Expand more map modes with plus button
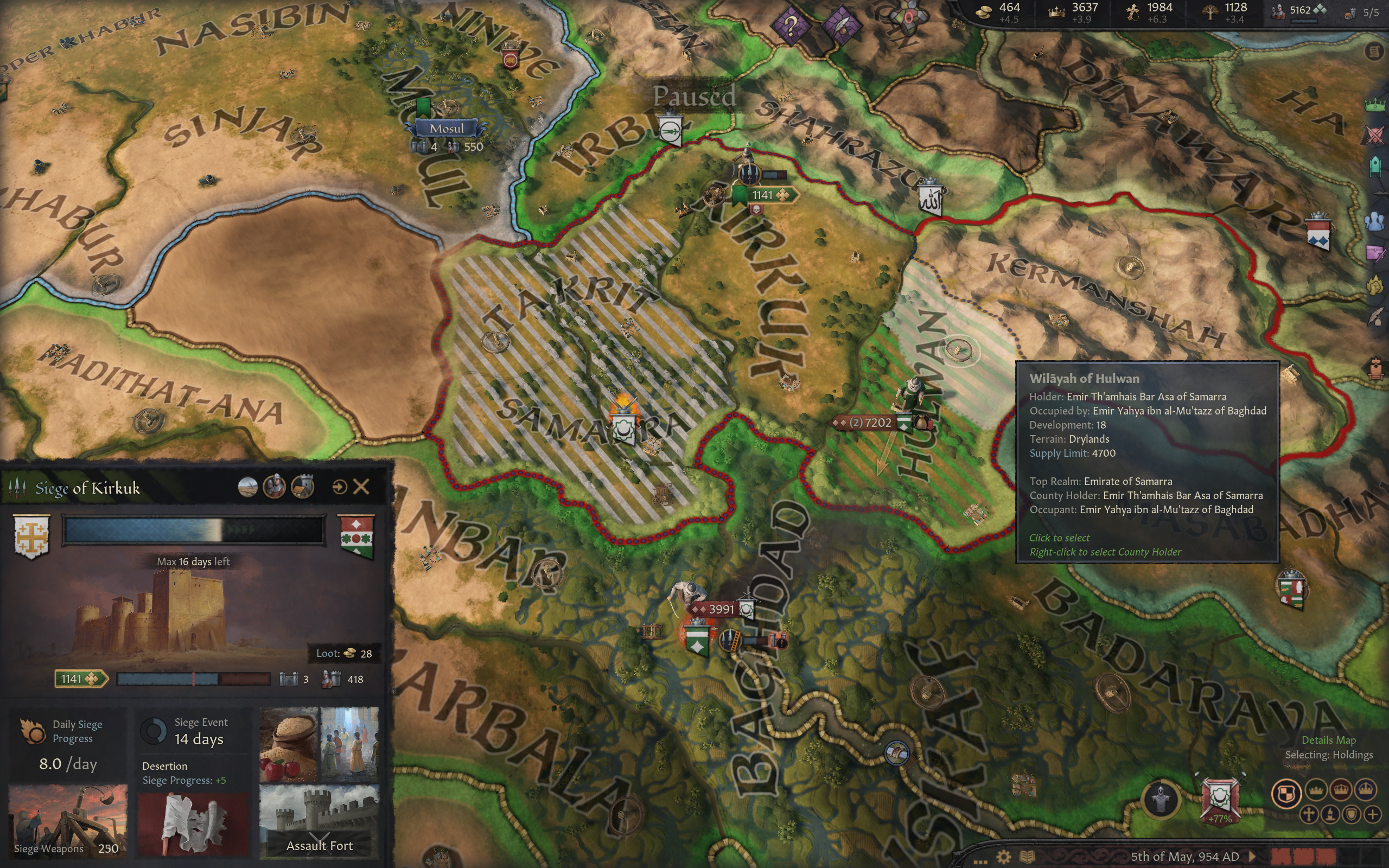The height and width of the screenshot is (868, 1389). point(1372,814)
